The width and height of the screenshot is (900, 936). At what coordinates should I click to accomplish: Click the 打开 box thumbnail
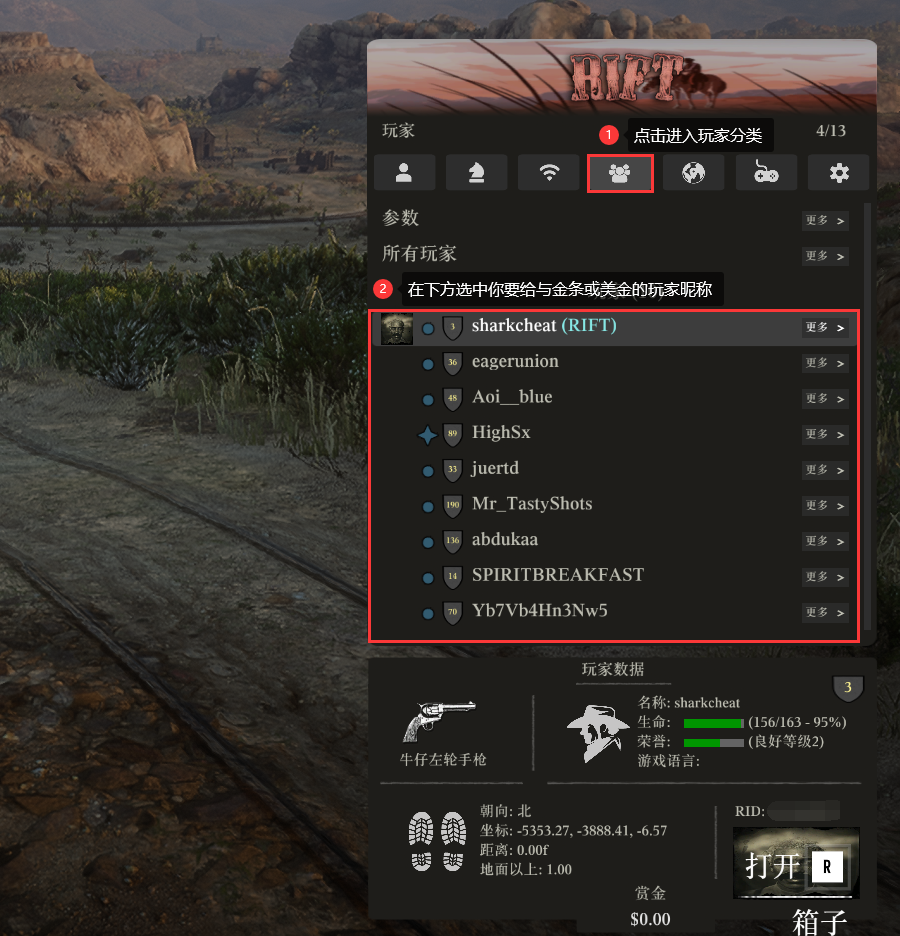pos(796,863)
